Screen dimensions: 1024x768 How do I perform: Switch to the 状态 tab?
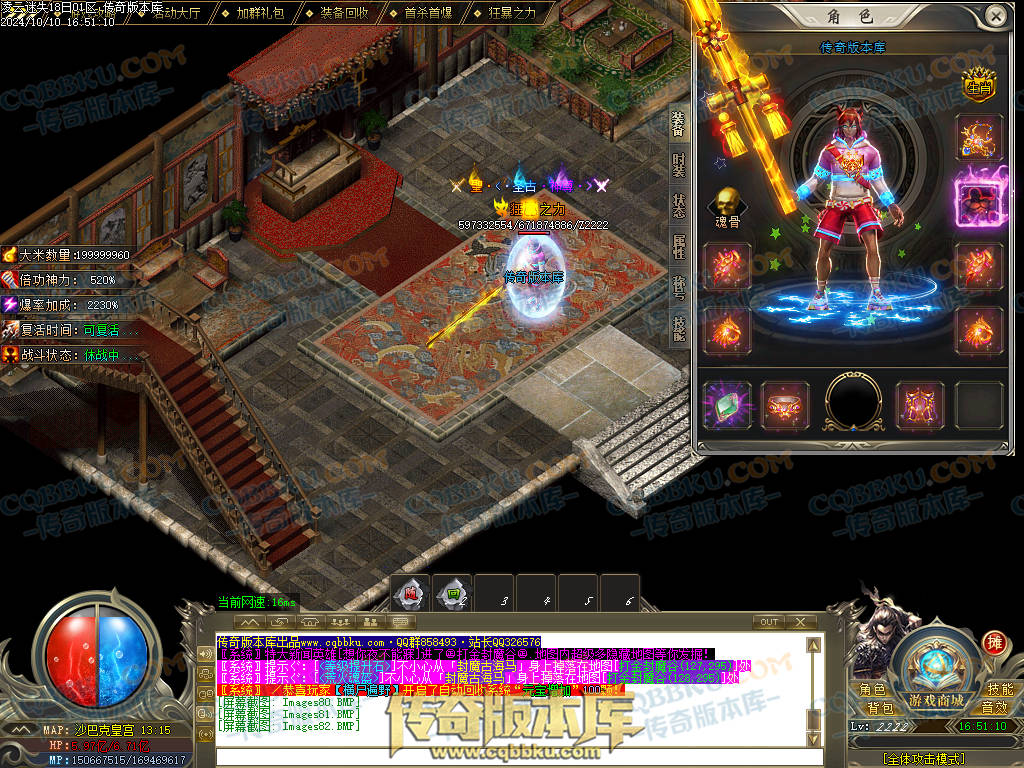pos(679,205)
